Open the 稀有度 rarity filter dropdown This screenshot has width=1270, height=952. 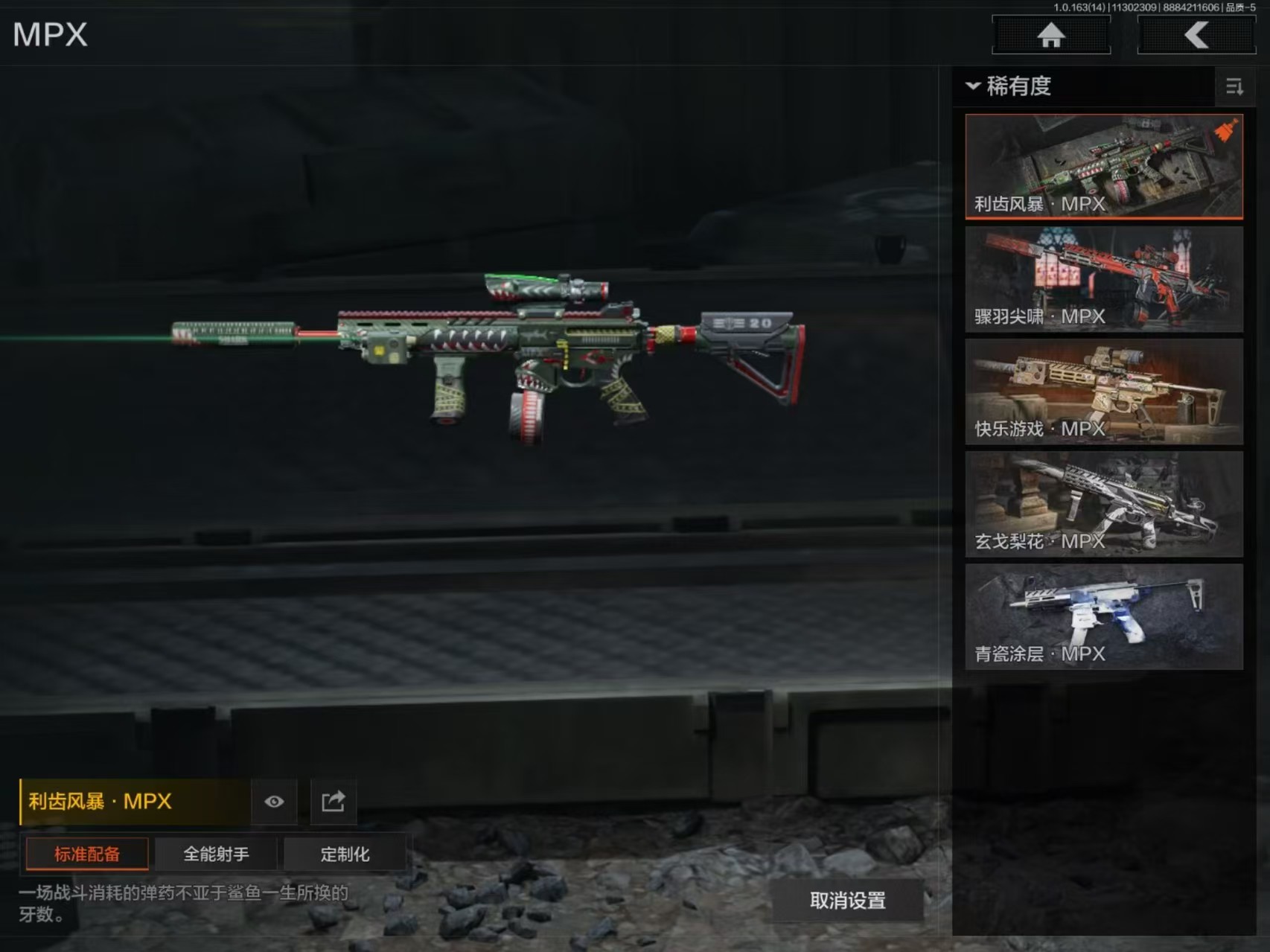click(1010, 86)
